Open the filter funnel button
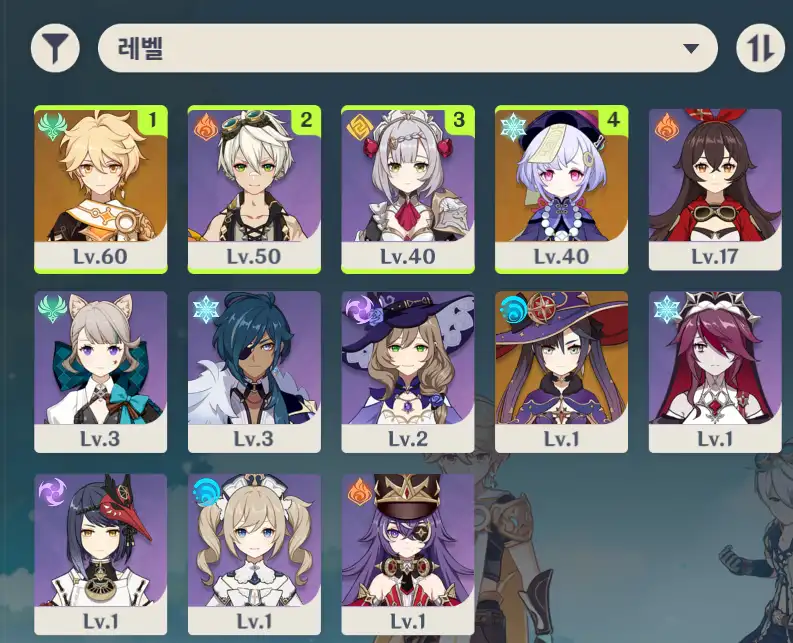Screen dimensions: 793x643 click(x=55, y=48)
